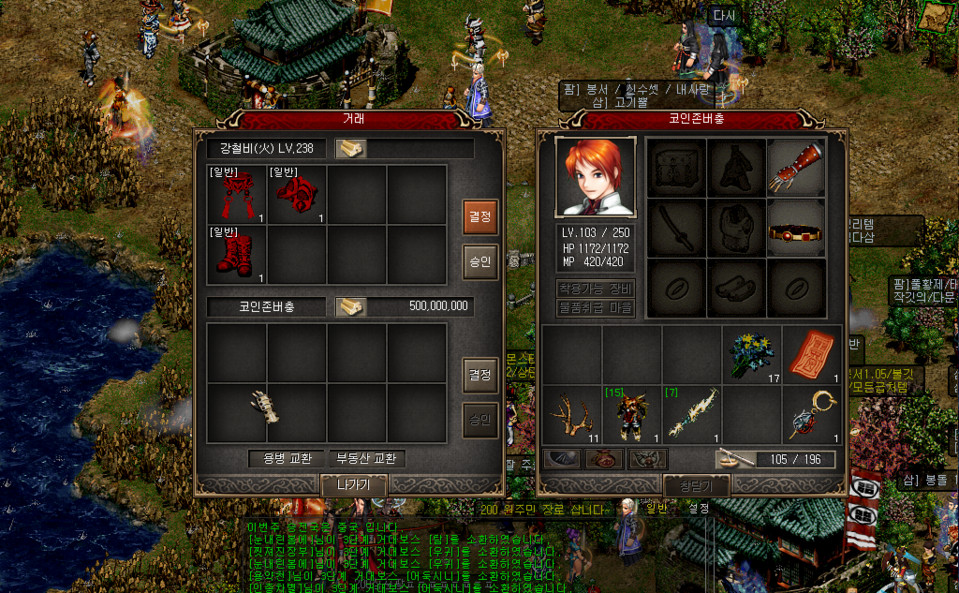Select the red boots trade item

click(237, 254)
